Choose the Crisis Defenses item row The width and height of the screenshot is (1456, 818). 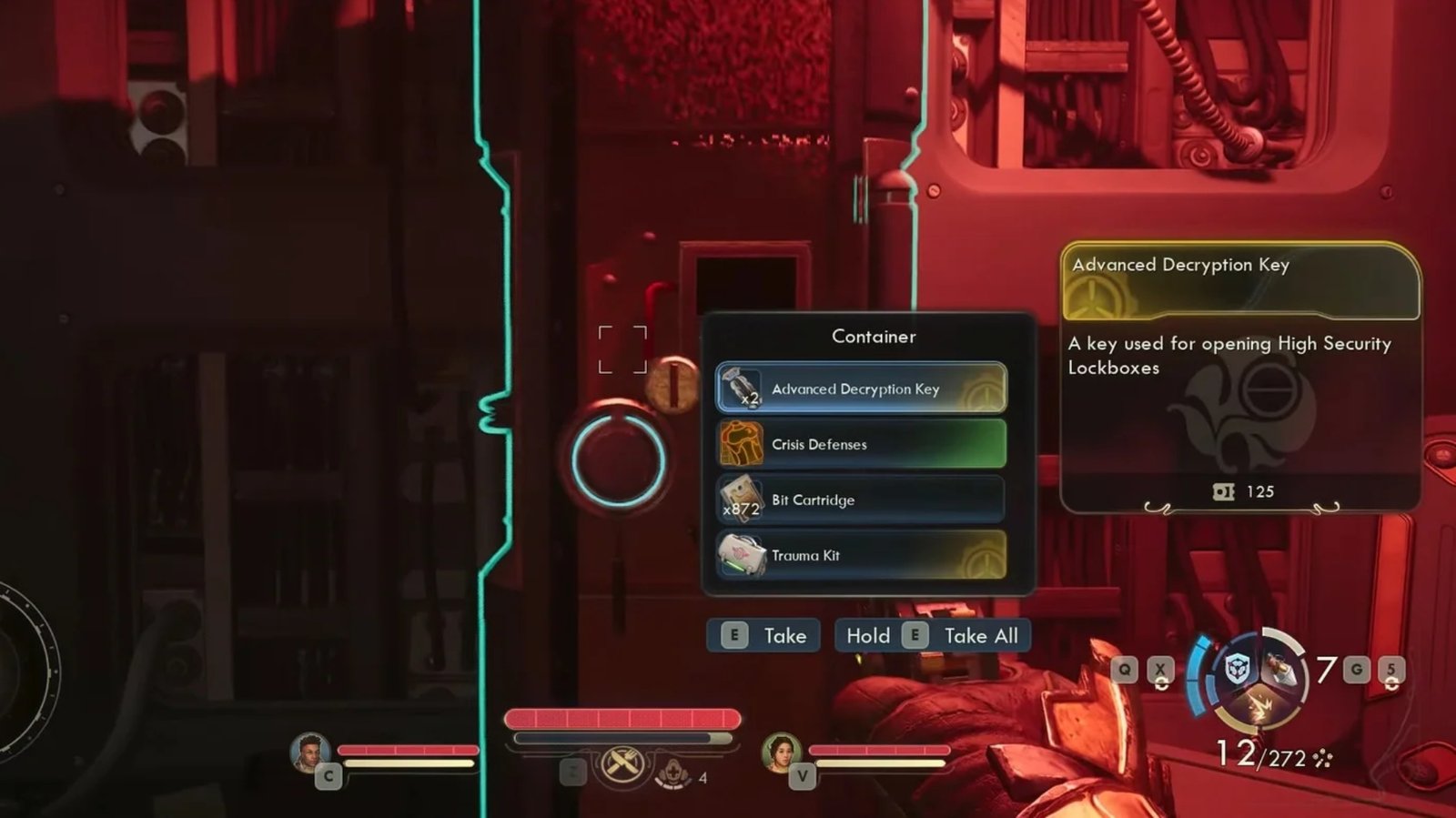pos(861,444)
